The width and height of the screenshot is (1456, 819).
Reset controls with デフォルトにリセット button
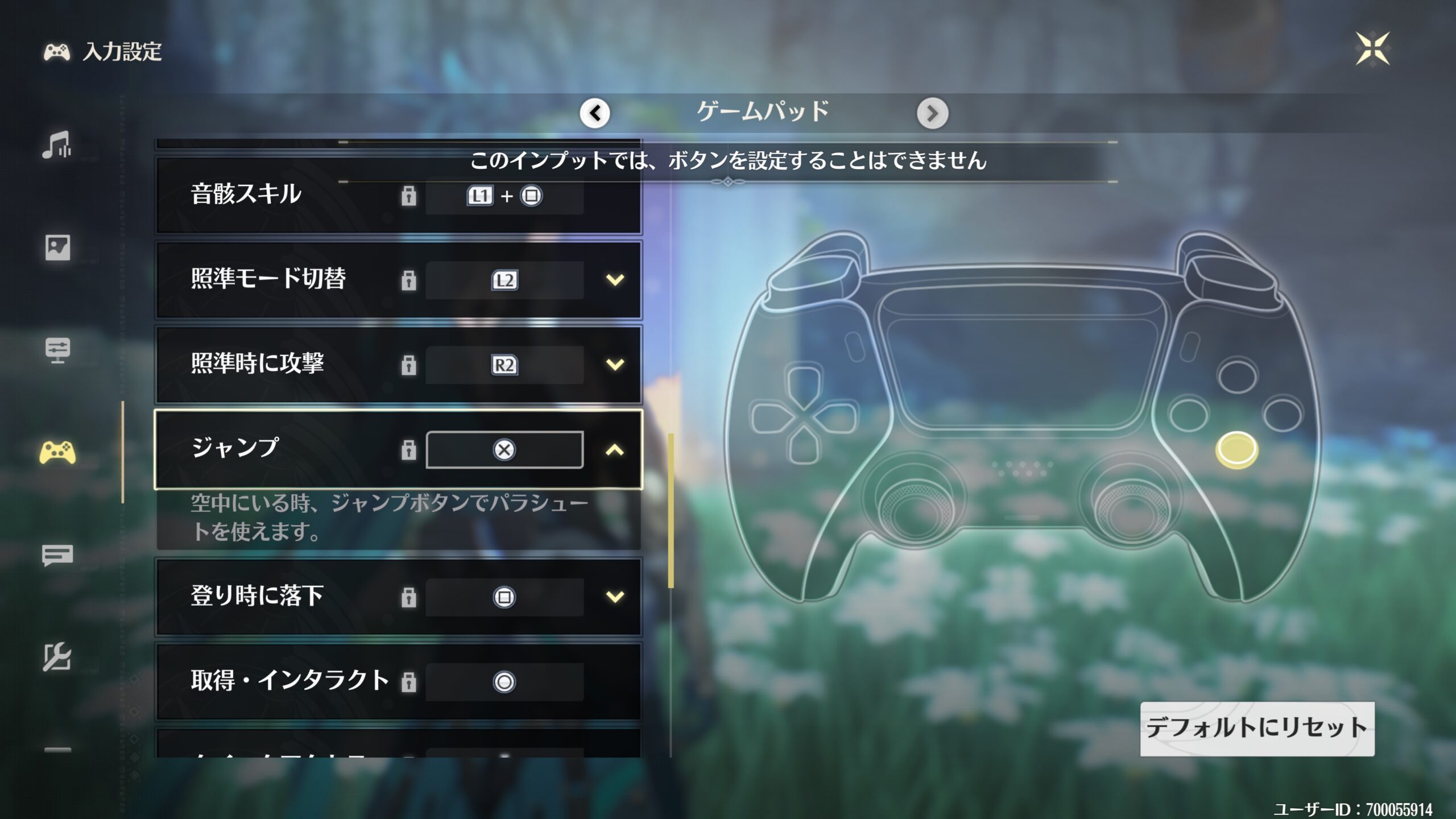1257,729
